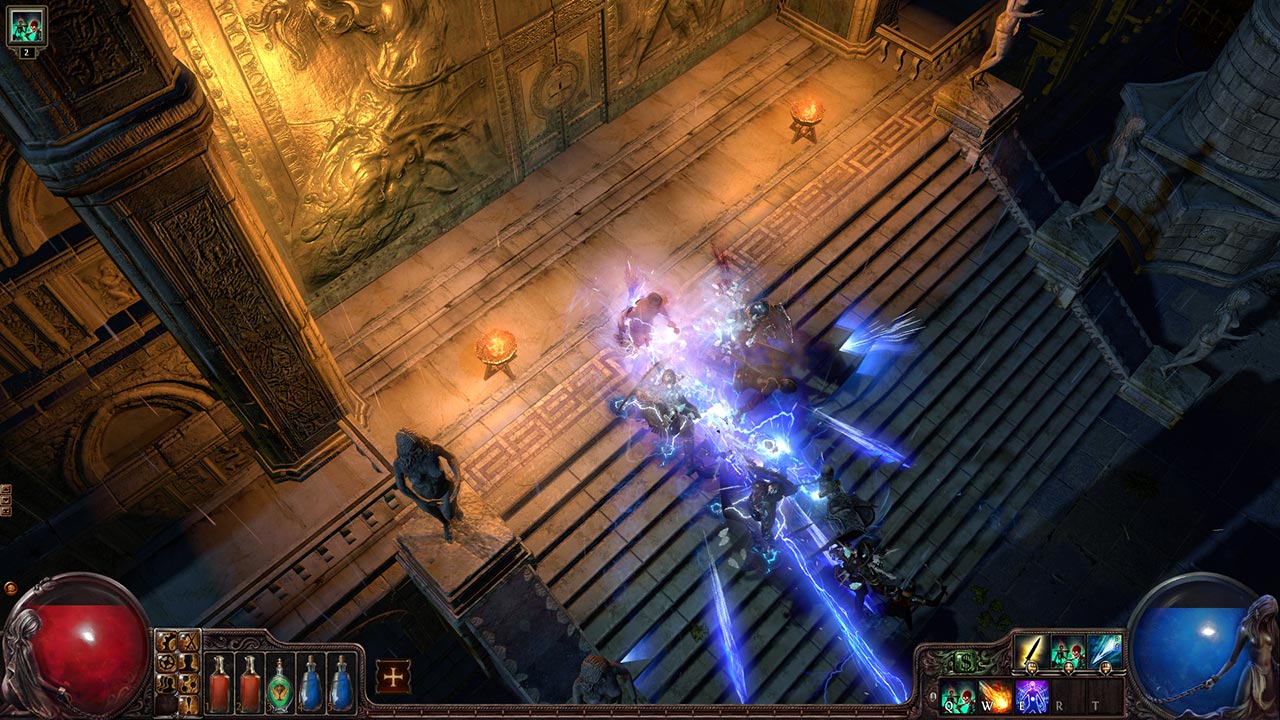
Task: Select the ice shard projectile skill
Action: pos(1104,651)
